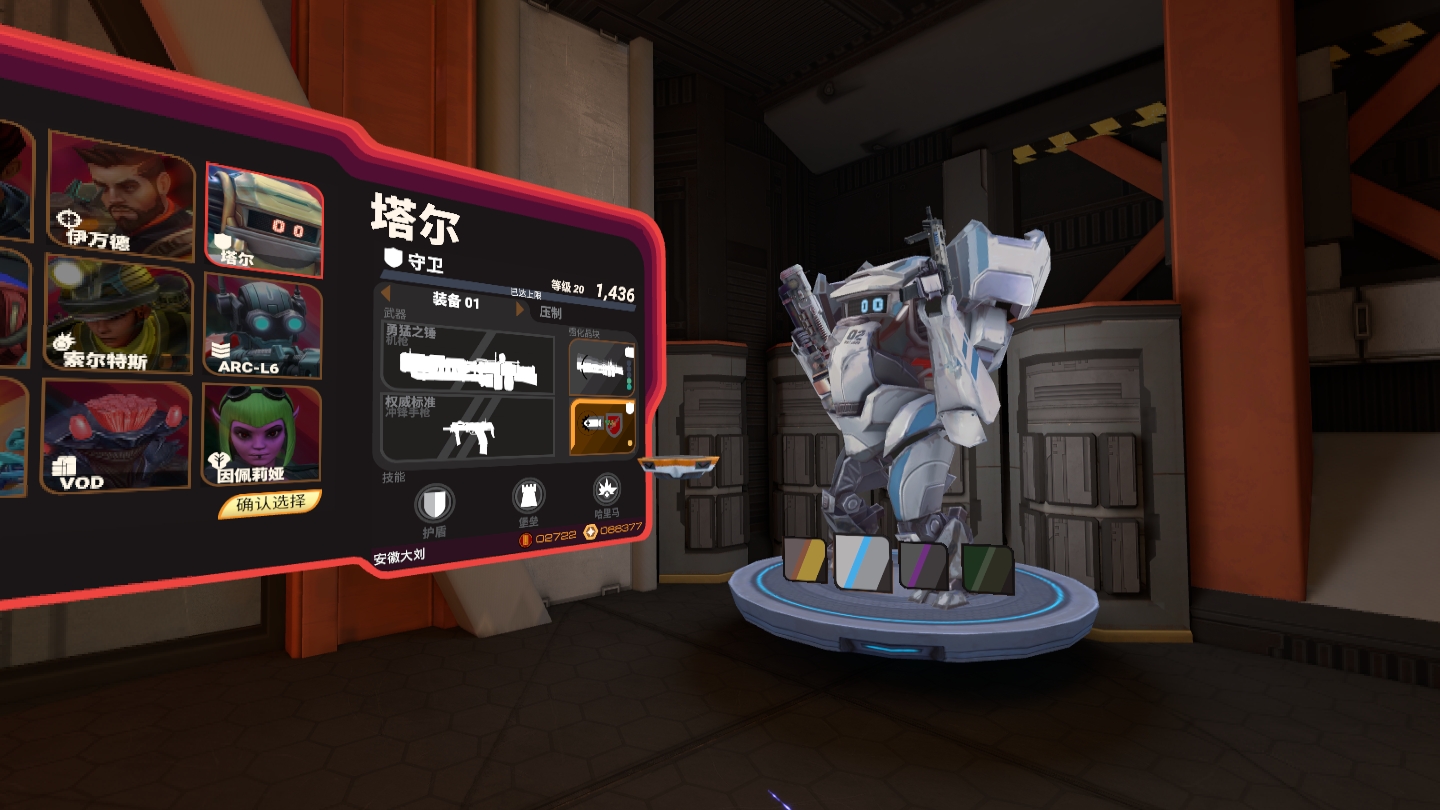Screen dimensions: 1440x810
Task: Go to previous loadout with left arrow
Action: click(386, 296)
